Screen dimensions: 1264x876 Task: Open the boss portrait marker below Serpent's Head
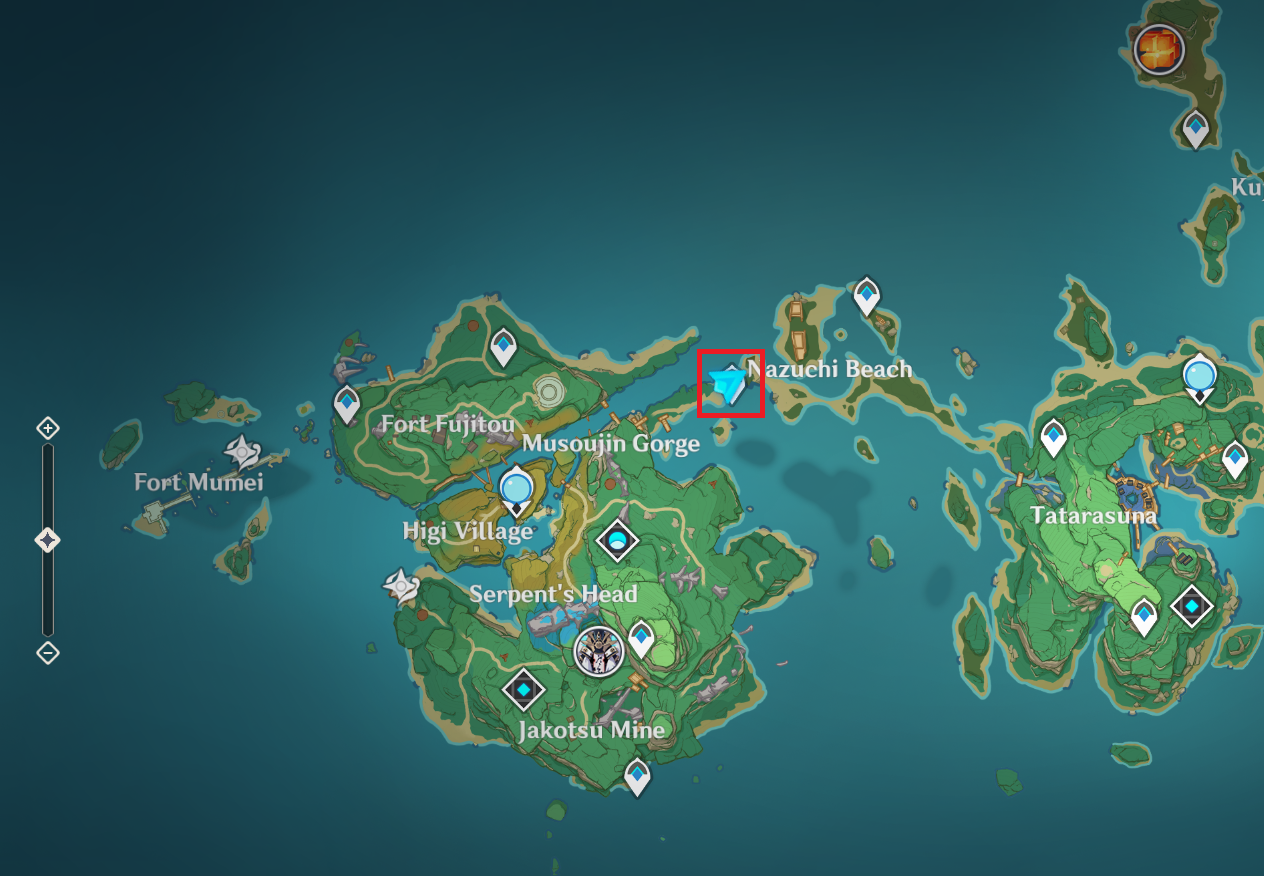coord(599,652)
